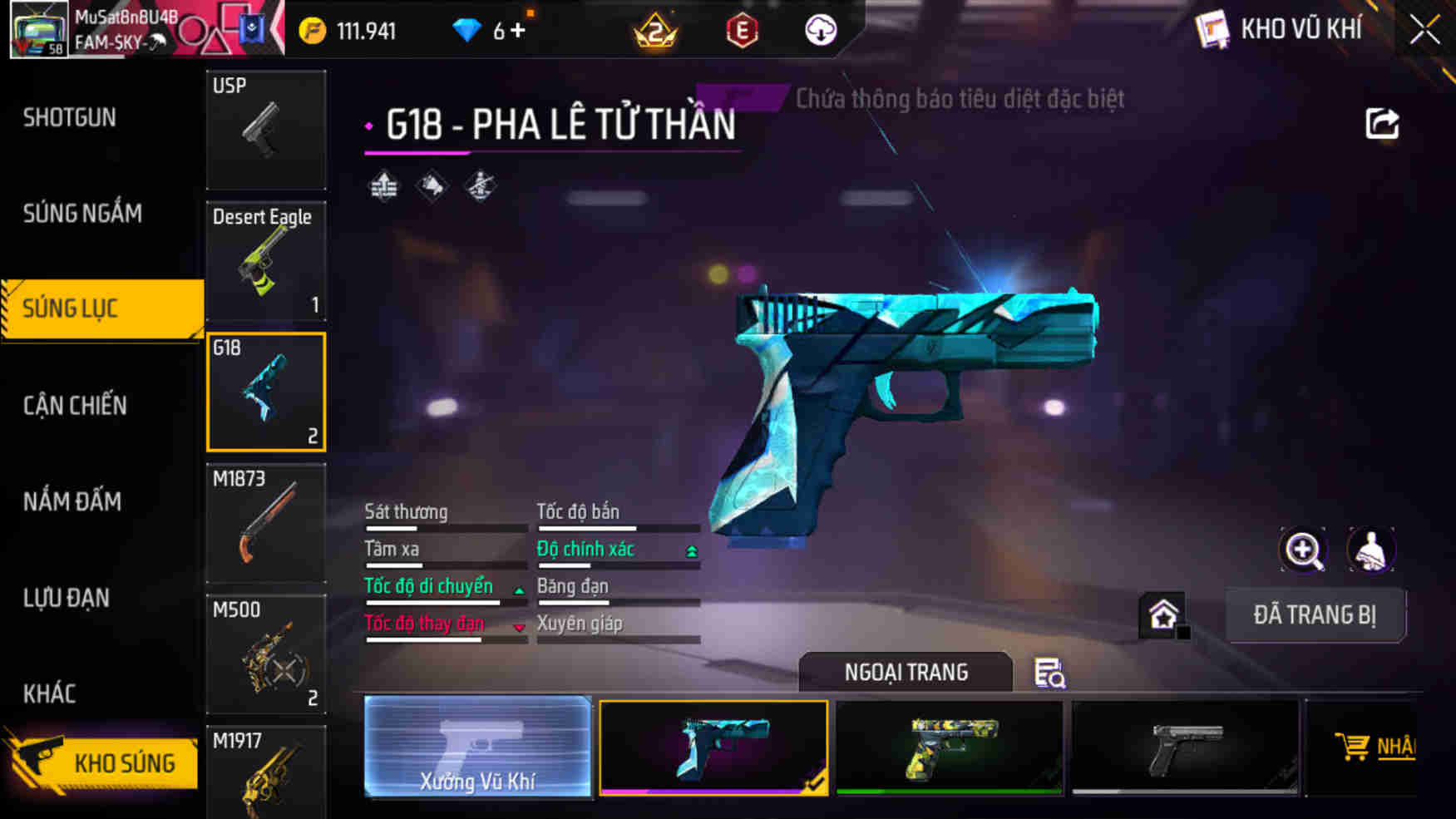Image resolution: width=1456 pixels, height=819 pixels.
Task: Click the guild favorite house icon
Action: coord(1163,613)
